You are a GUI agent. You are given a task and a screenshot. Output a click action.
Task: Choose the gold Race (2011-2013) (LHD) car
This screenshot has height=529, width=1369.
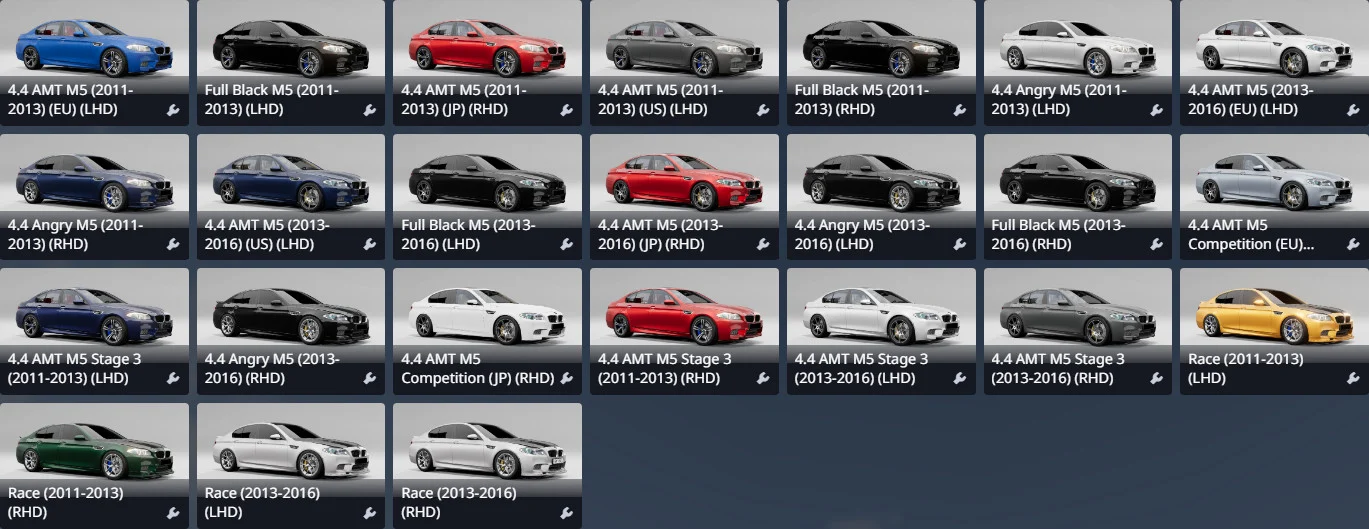(x=1274, y=315)
